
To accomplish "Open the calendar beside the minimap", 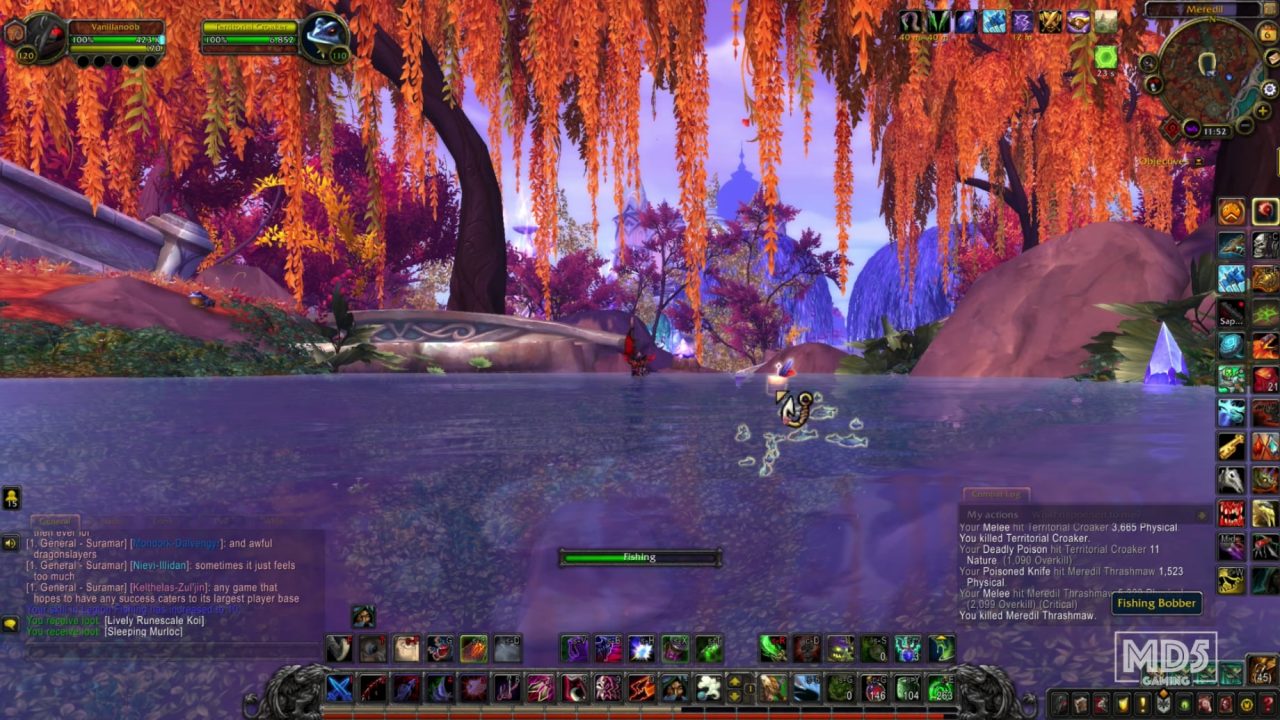I will click(1268, 34).
